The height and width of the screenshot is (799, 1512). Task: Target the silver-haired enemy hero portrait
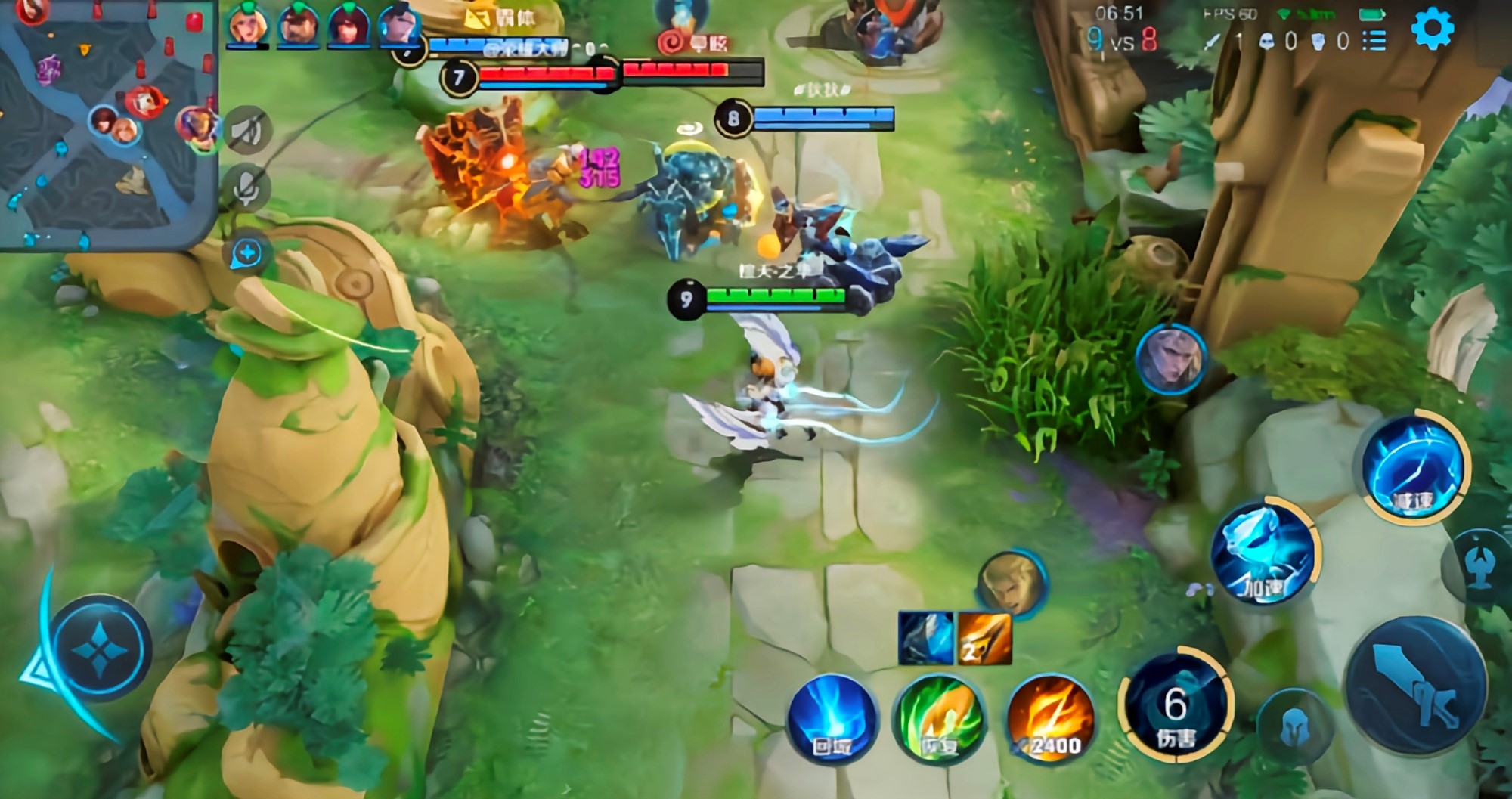[1170, 359]
